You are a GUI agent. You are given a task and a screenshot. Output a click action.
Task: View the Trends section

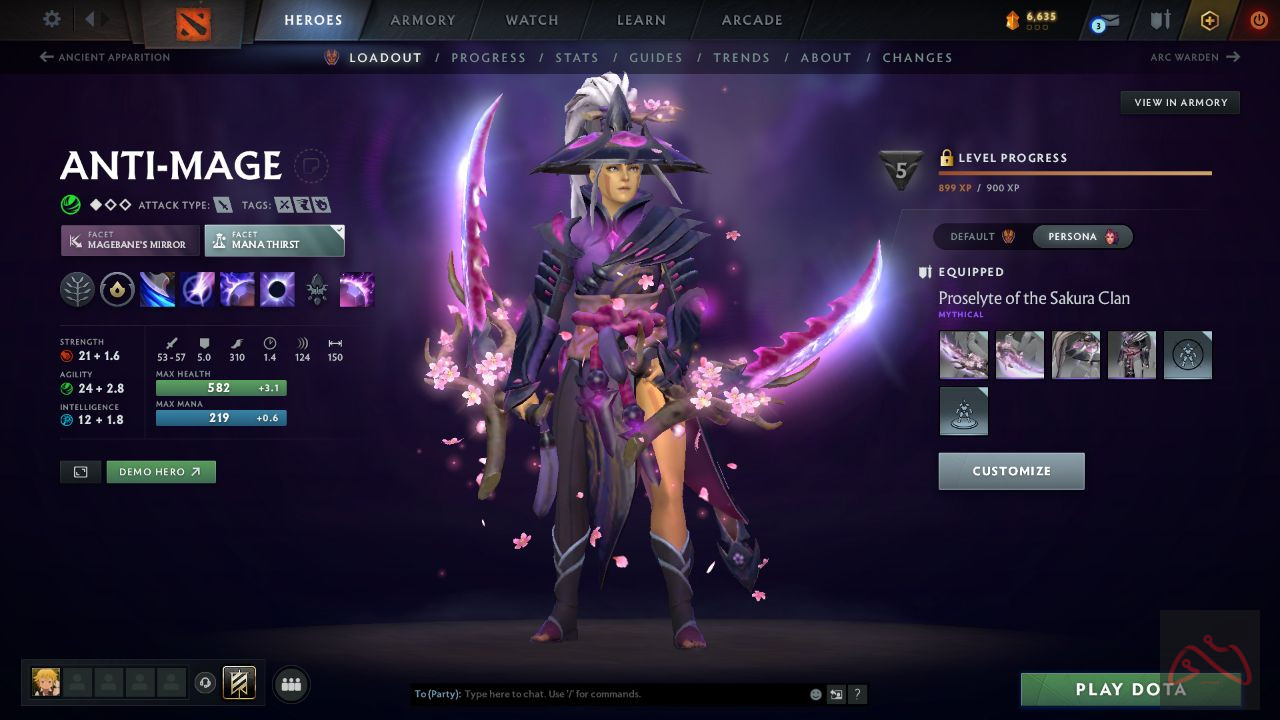pyautogui.click(x=741, y=58)
